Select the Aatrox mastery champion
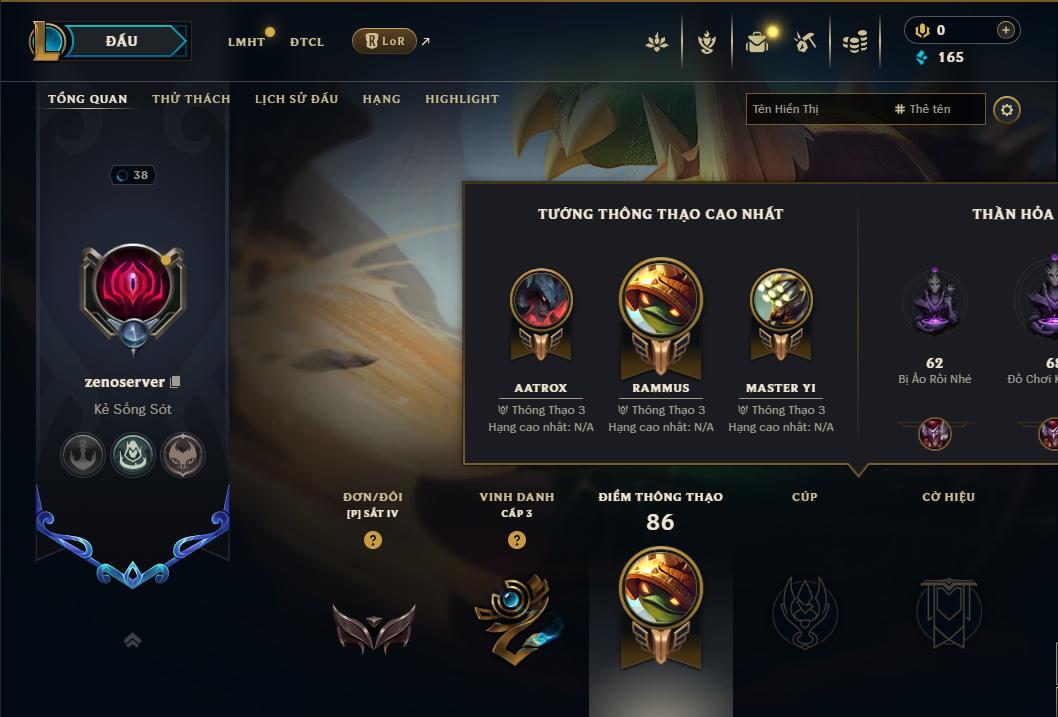 click(541, 300)
